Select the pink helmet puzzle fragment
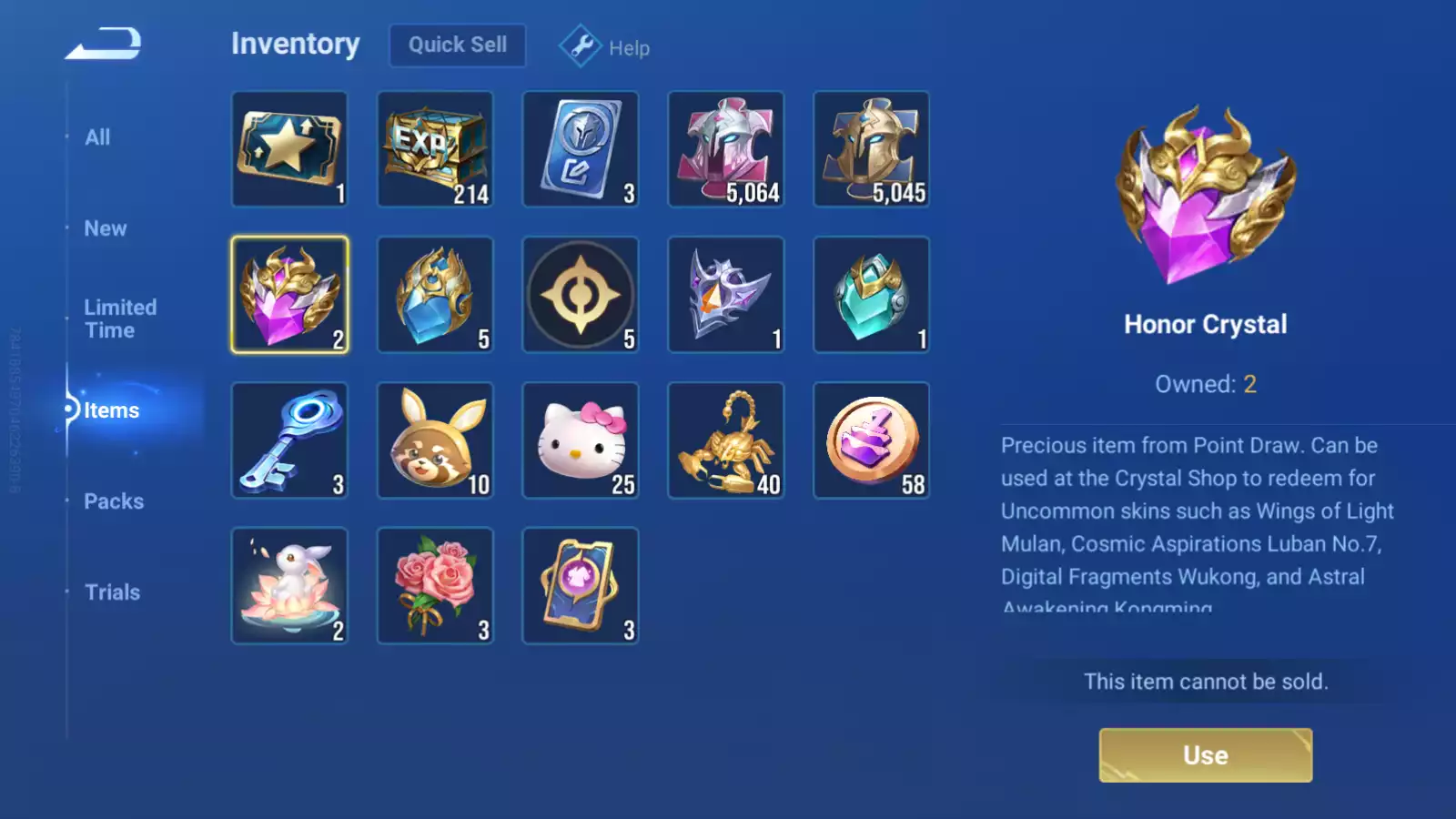The image size is (1456, 819). 726,149
